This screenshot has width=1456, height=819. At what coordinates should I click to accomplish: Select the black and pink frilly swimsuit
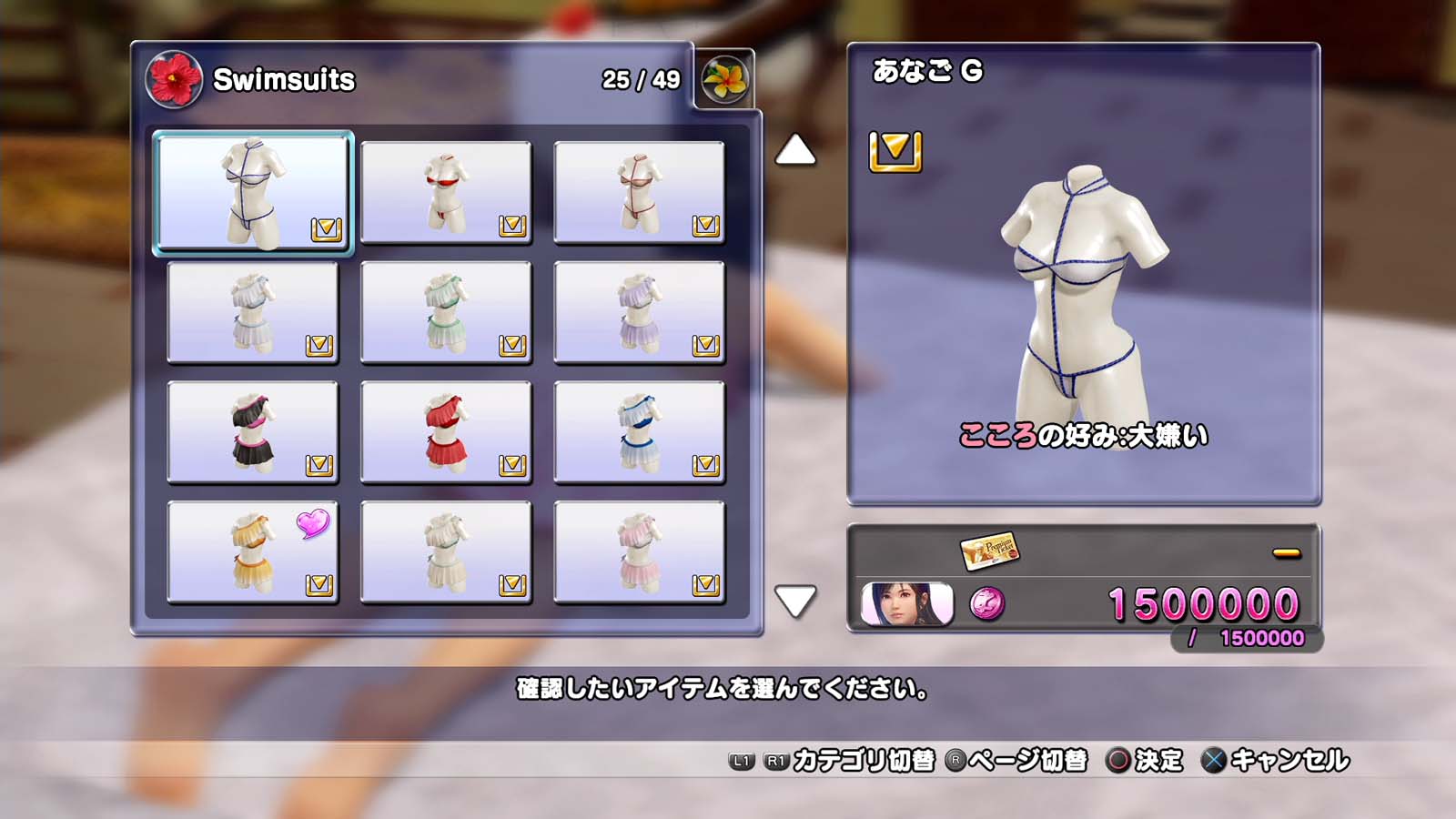253,432
